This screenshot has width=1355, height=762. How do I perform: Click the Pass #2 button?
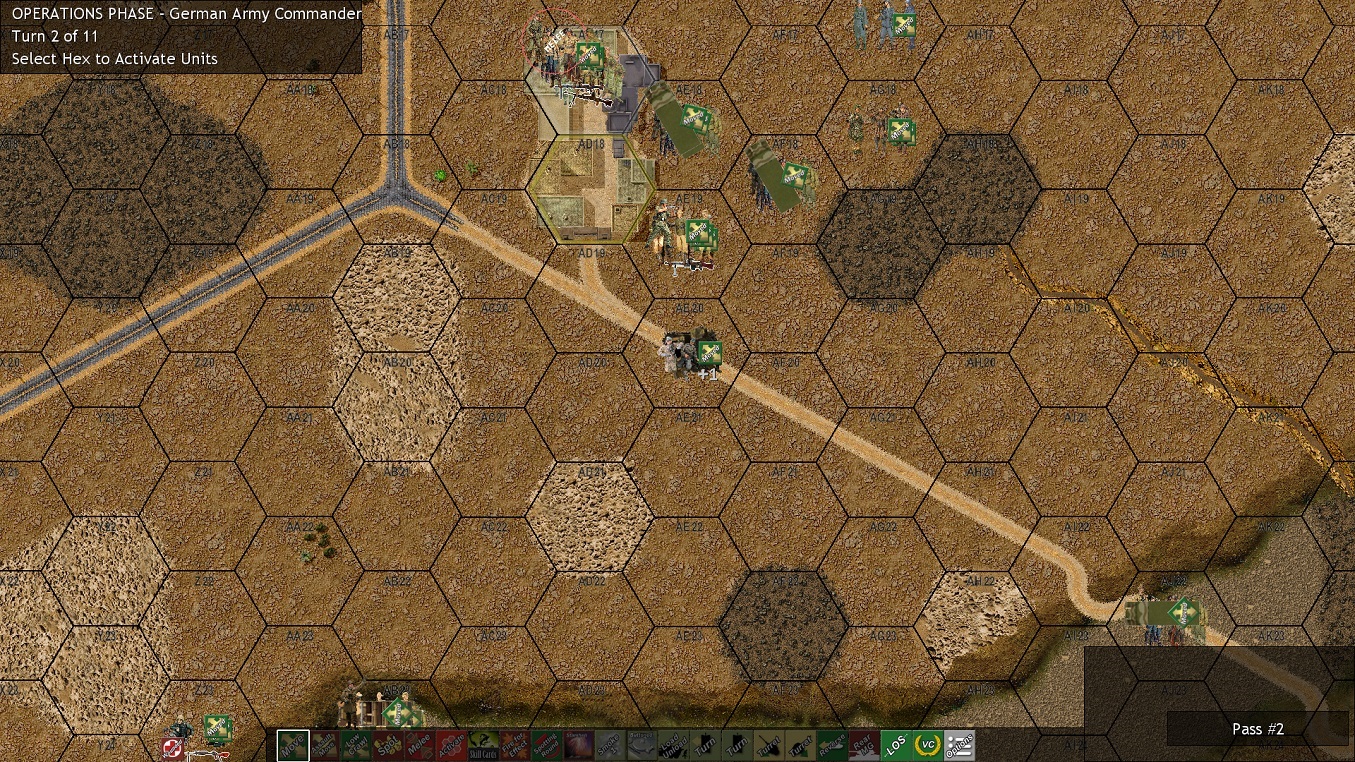(x=1257, y=729)
